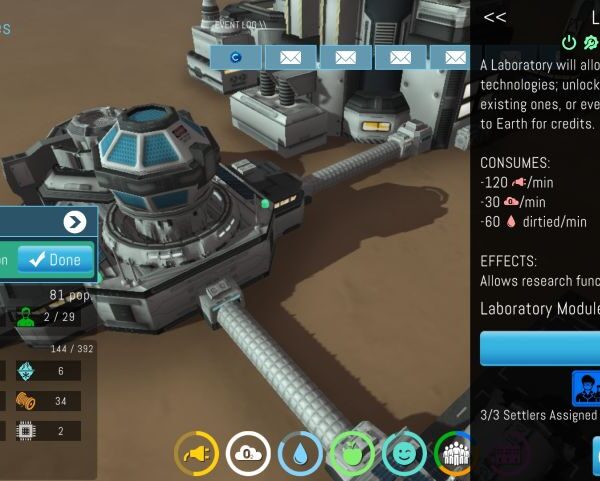Screen dimensions: 600x481
Task: Click the event log refresh button
Action: (236, 57)
